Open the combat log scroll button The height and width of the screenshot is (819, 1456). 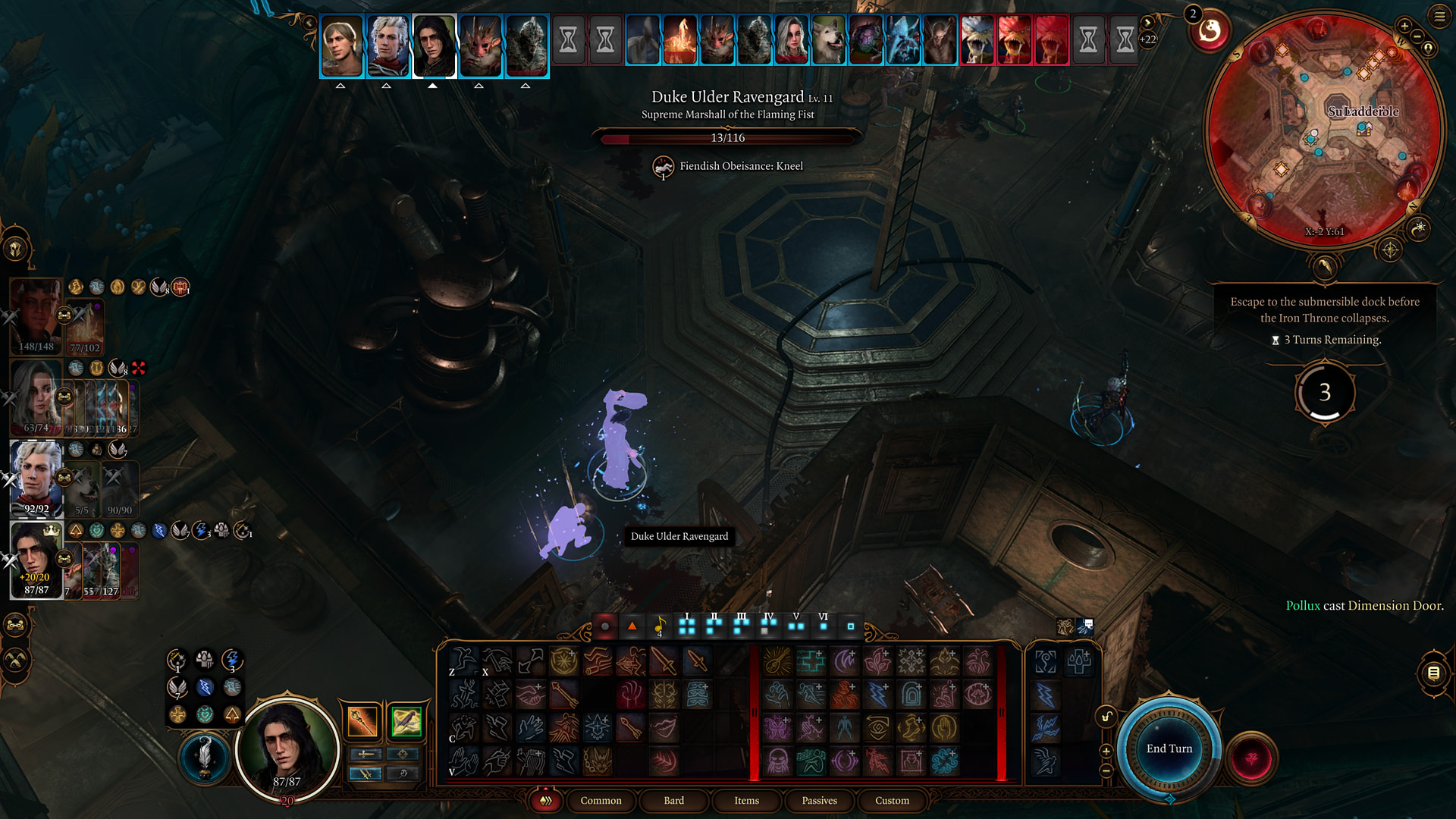(x=1433, y=673)
